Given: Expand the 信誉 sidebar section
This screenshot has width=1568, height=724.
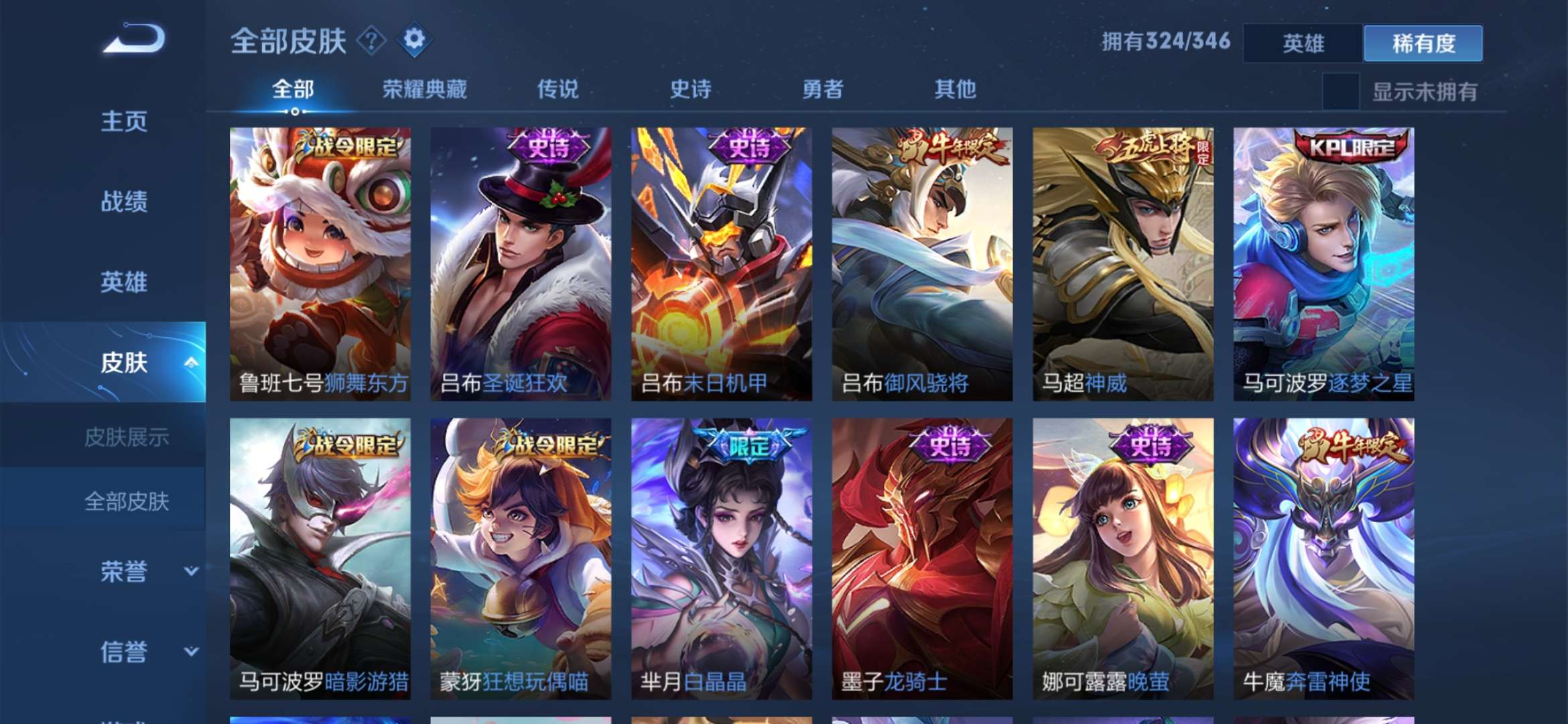Looking at the screenshot, I should click(x=125, y=650).
